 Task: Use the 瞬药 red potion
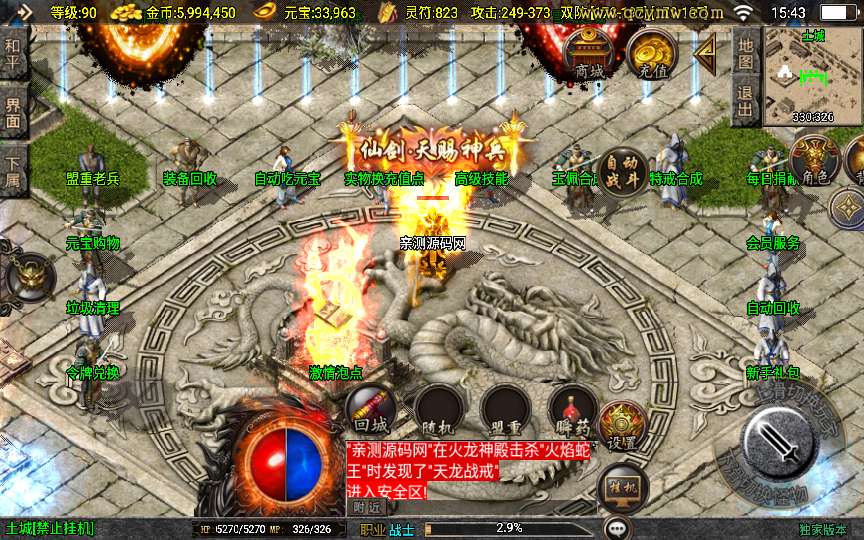[x=573, y=410]
